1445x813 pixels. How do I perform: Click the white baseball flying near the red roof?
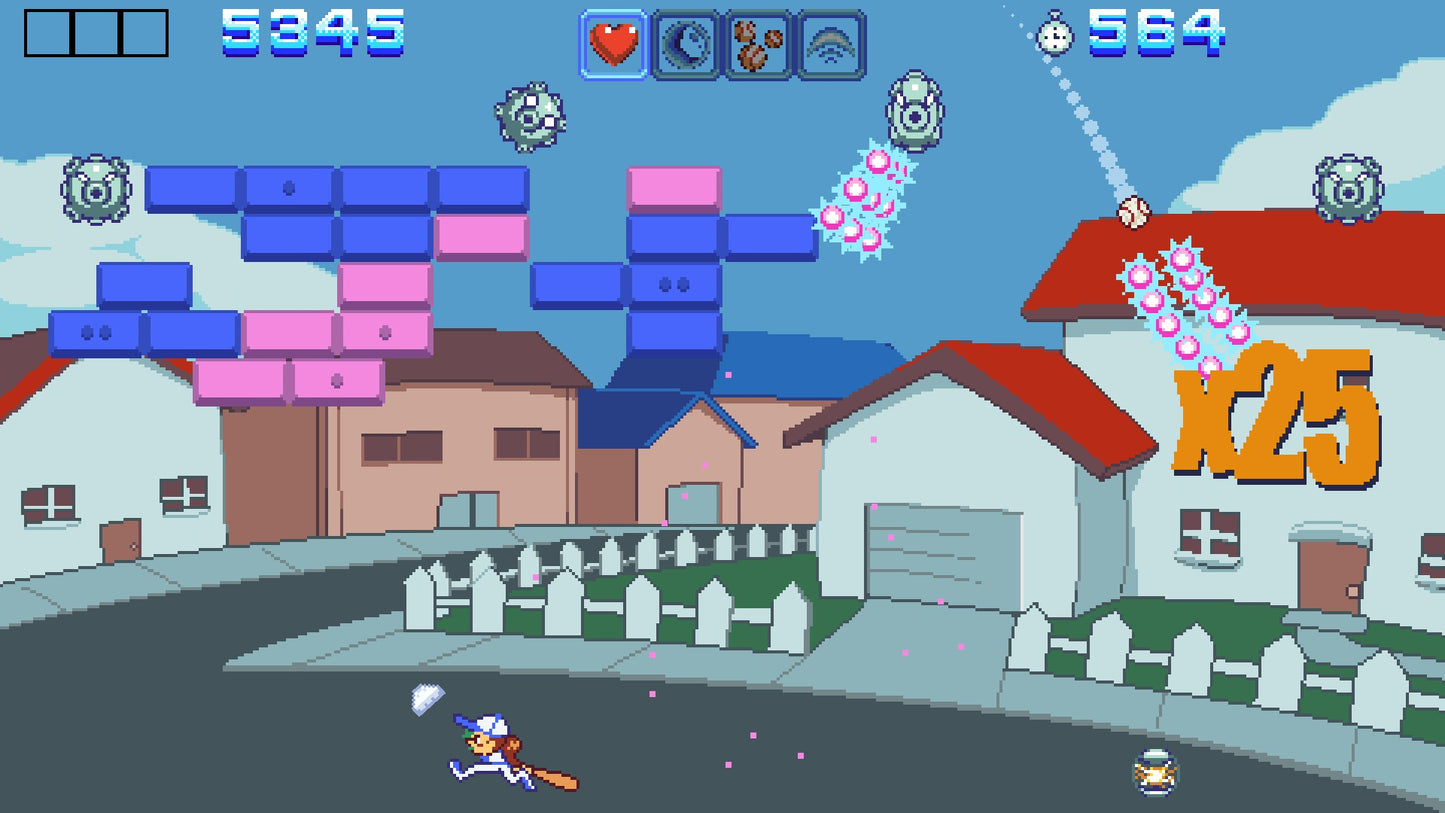(1133, 210)
